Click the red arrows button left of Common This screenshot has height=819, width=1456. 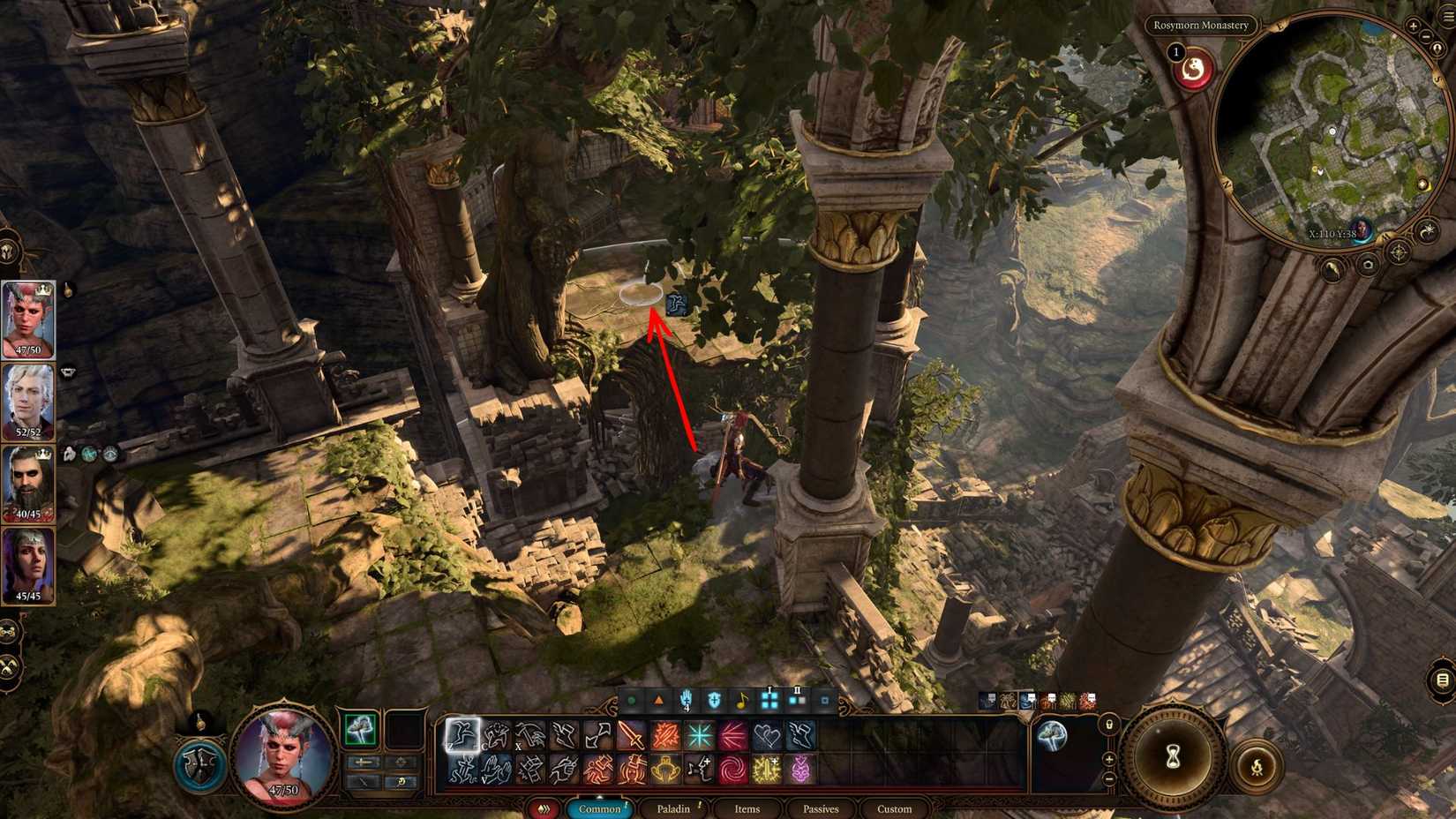542,808
